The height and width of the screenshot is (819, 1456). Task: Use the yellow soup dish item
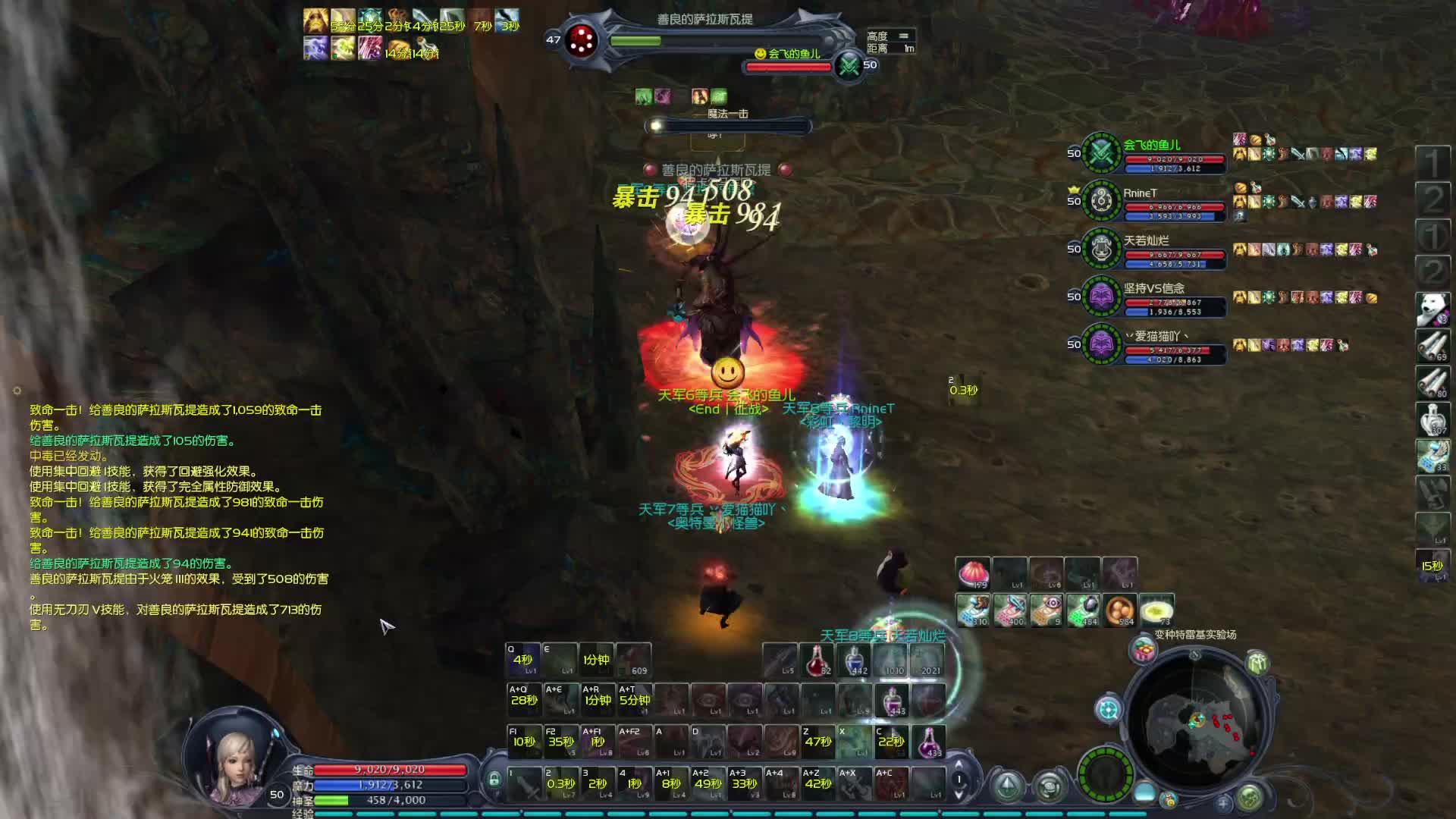click(x=1156, y=610)
